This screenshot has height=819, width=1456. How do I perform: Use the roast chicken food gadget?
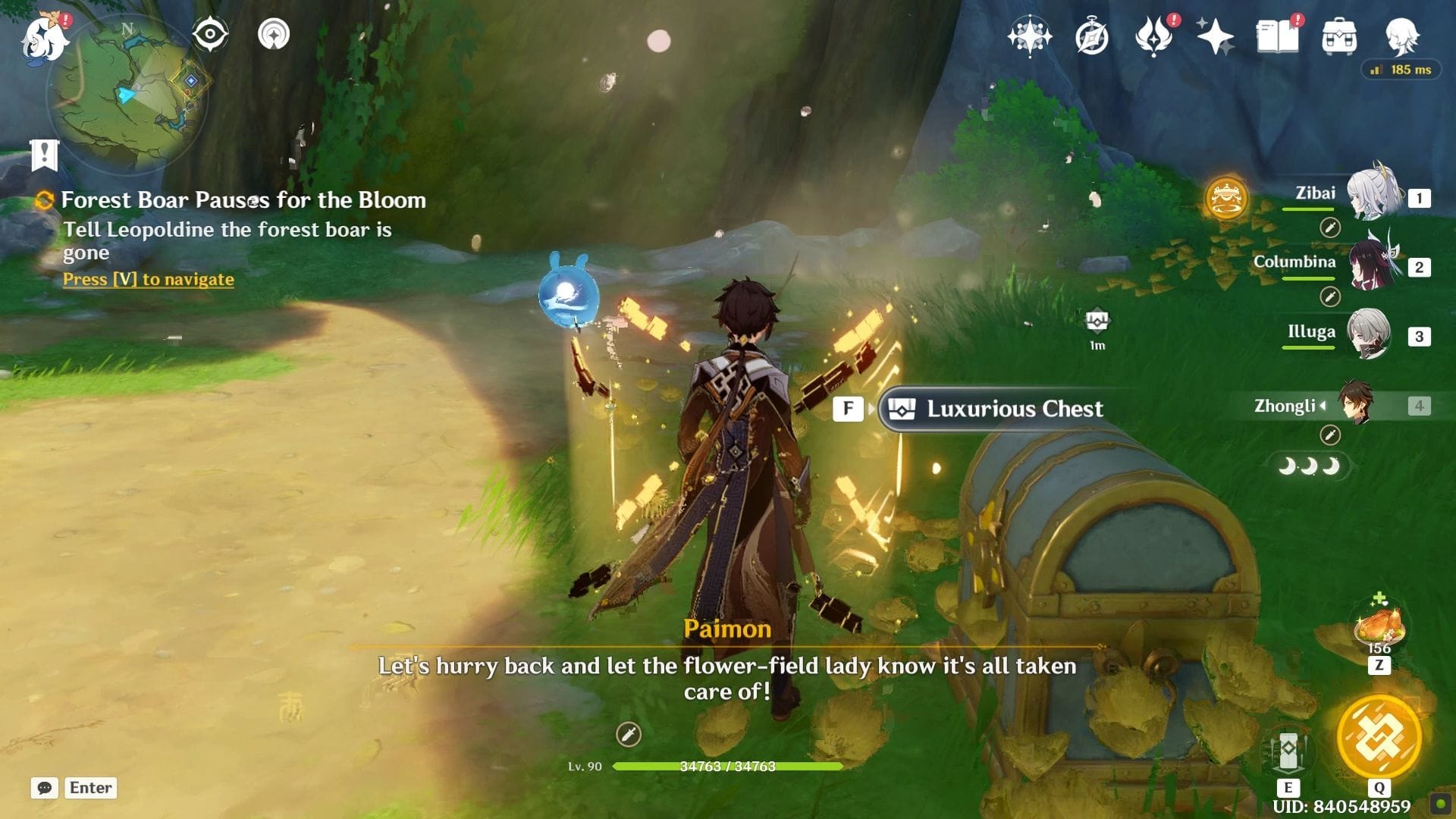[x=1379, y=626]
